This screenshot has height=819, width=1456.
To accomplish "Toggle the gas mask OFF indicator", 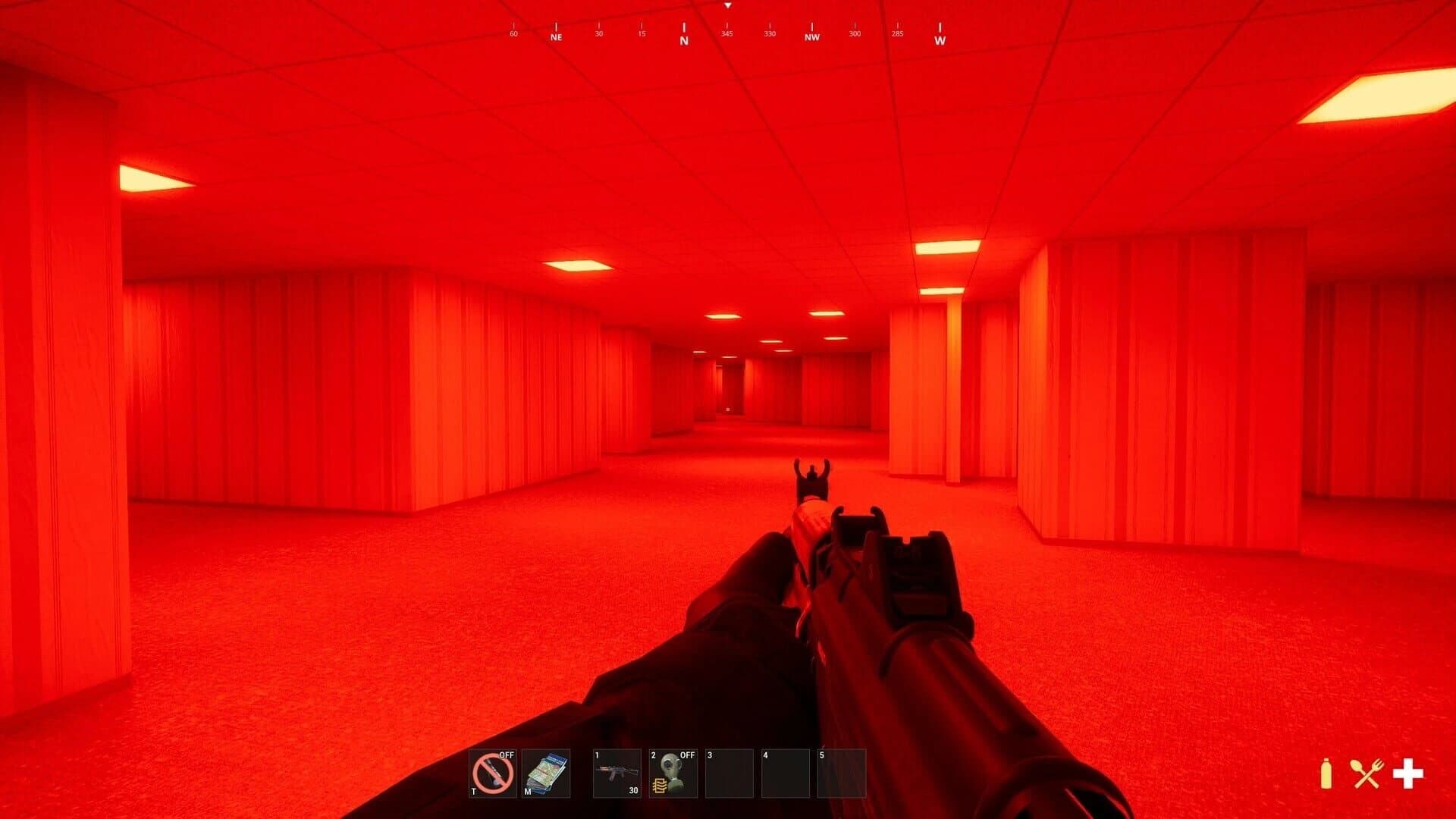I will [x=686, y=756].
